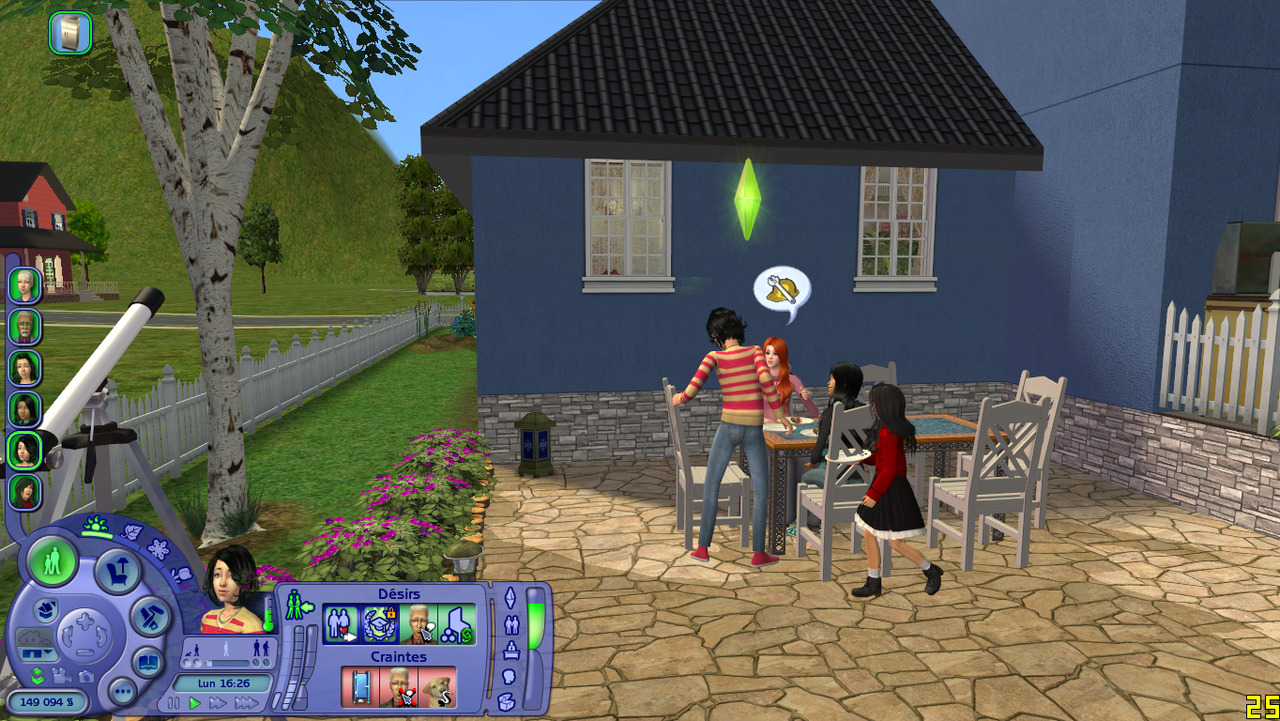
Task: Enter Buy mode via the armchair button
Action: click(117, 572)
